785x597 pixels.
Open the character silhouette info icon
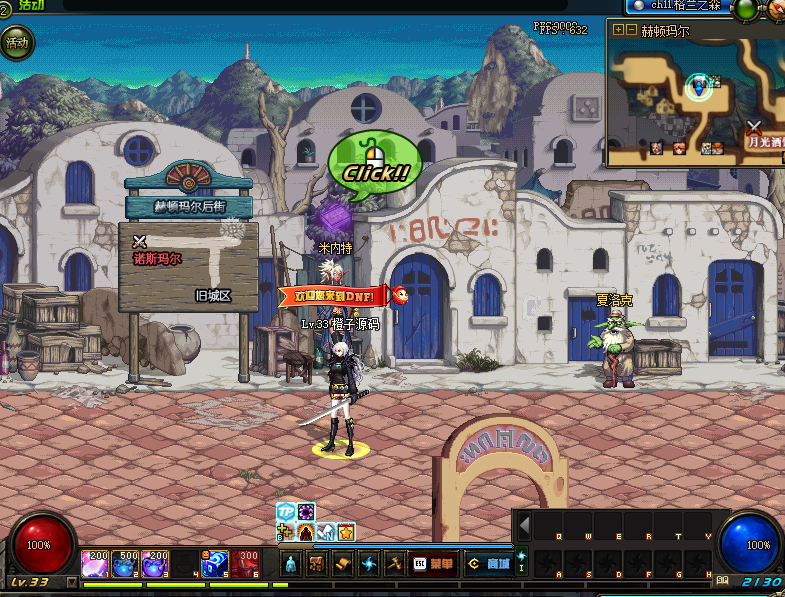click(291, 564)
